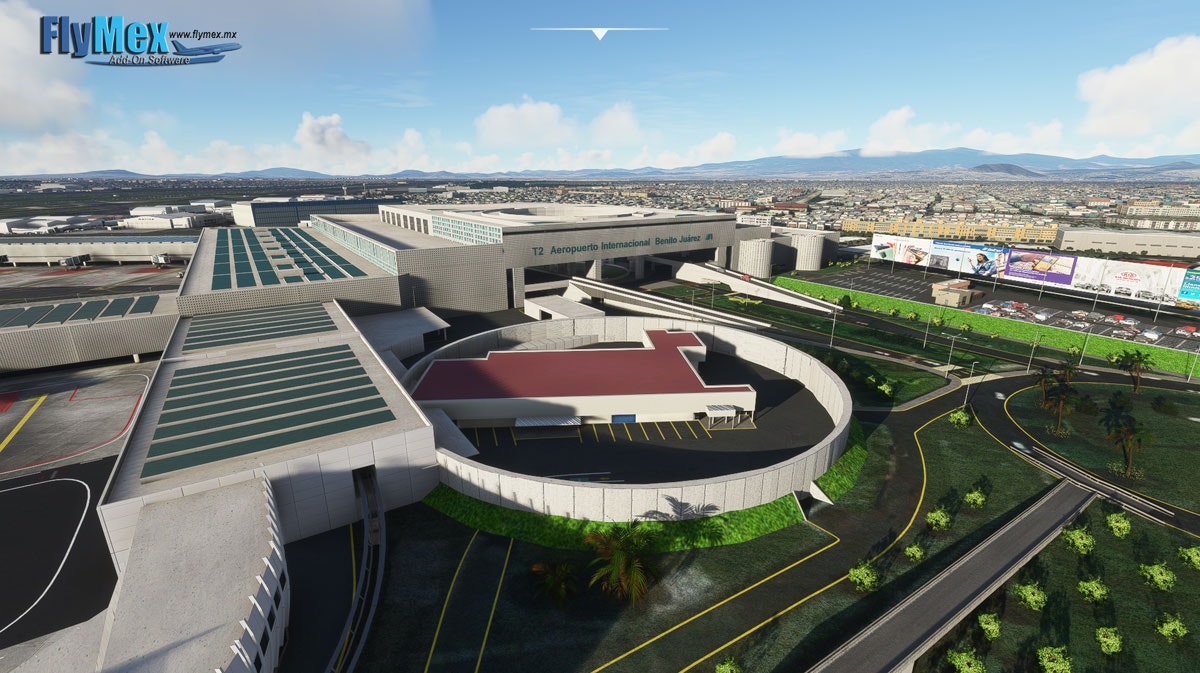This screenshot has height=673, width=1200.
Task: Expand the in-game toolbar via the white arrow handle
Action: [599, 34]
